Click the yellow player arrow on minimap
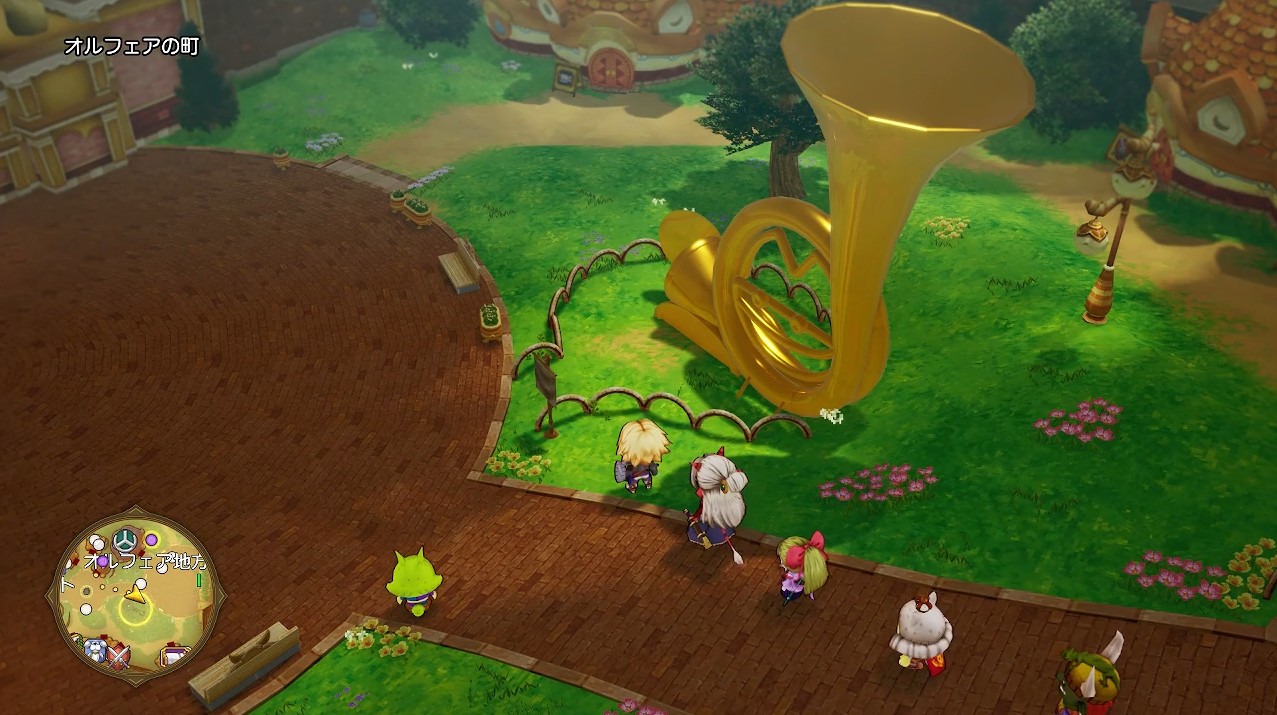The height and width of the screenshot is (715, 1277). pyautogui.click(x=135, y=595)
